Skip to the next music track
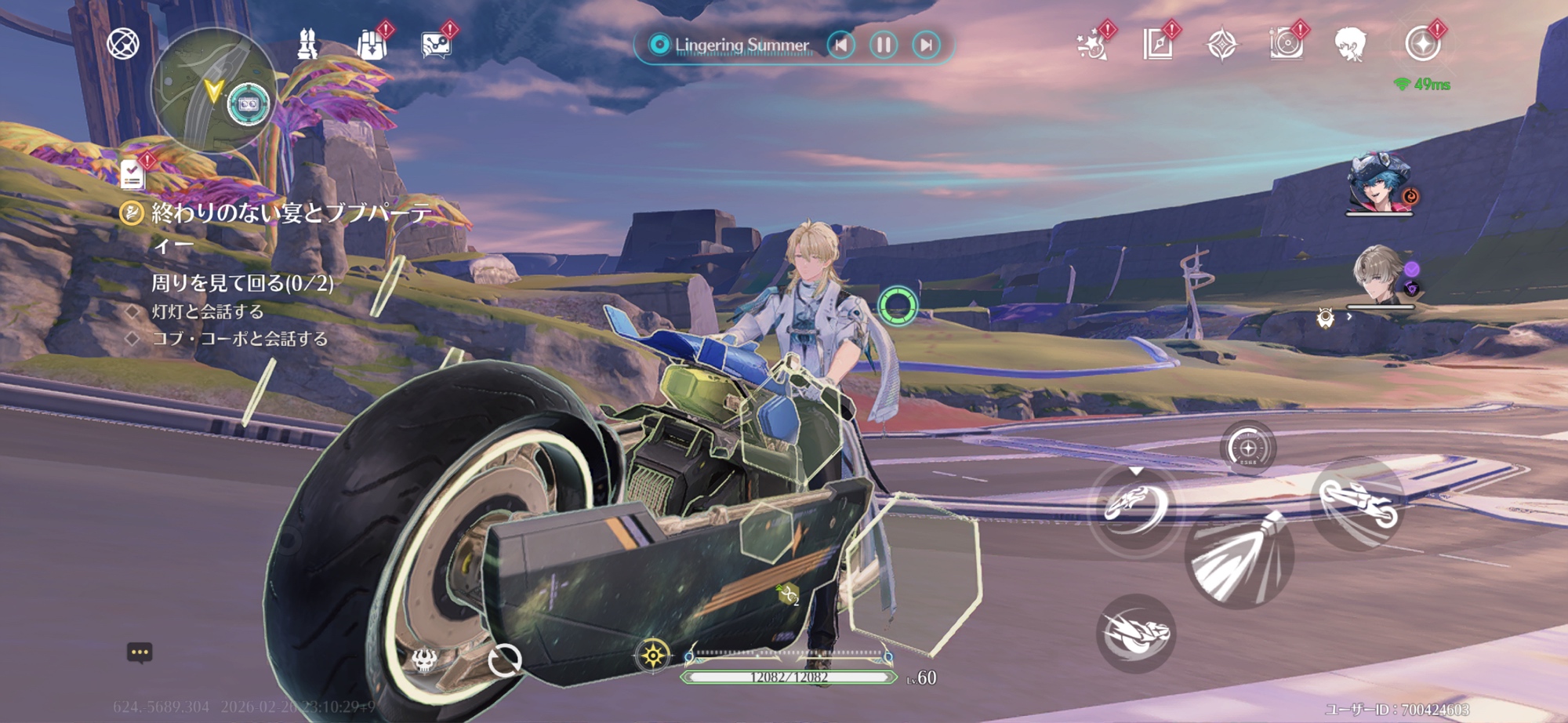 pos(926,45)
